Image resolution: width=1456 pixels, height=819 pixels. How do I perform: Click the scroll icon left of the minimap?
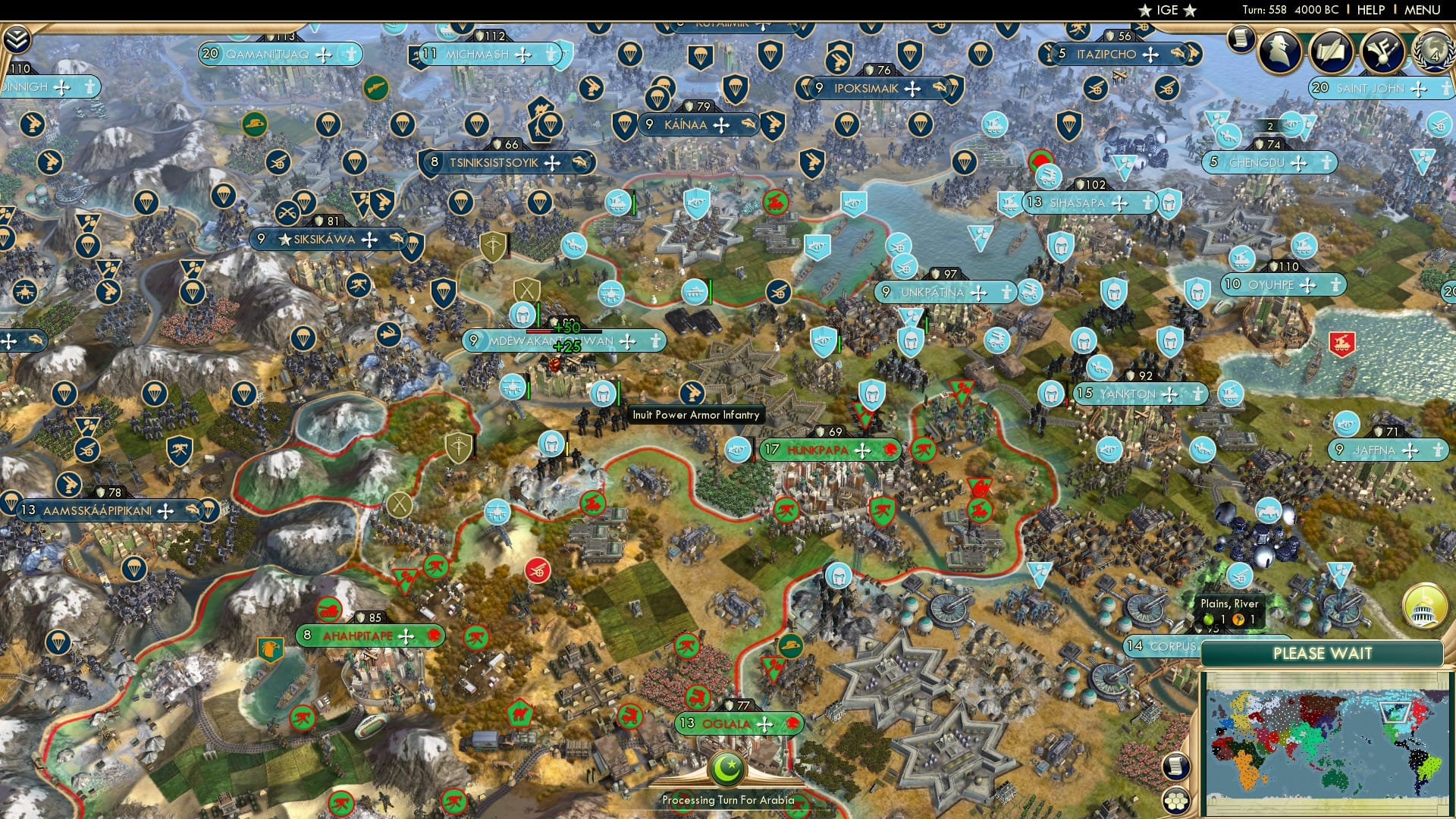click(1175, 767)
